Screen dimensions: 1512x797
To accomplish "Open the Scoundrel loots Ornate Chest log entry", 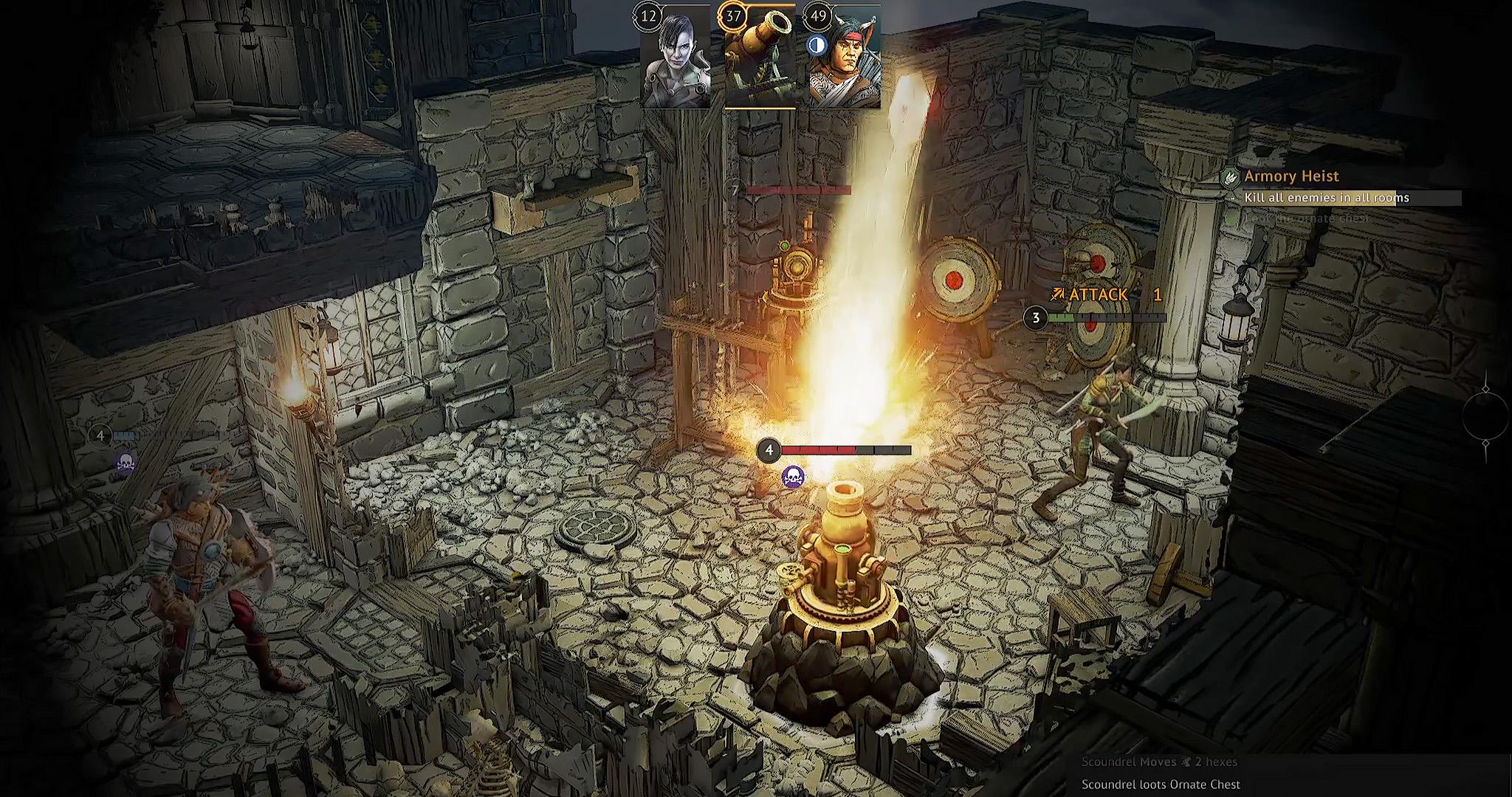I will click(1161, 784).
